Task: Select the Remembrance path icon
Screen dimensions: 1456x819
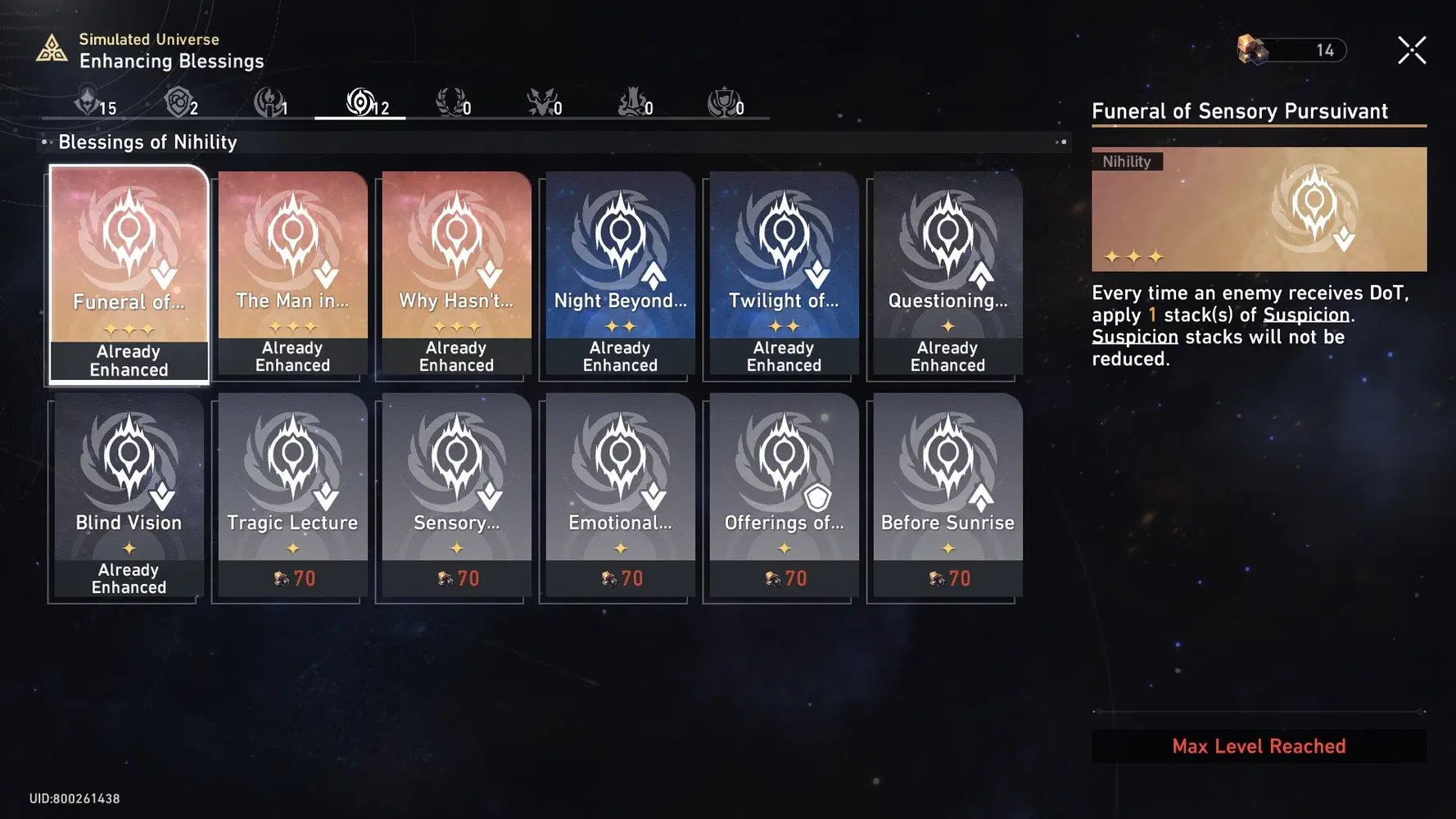Action: [450, 102]
